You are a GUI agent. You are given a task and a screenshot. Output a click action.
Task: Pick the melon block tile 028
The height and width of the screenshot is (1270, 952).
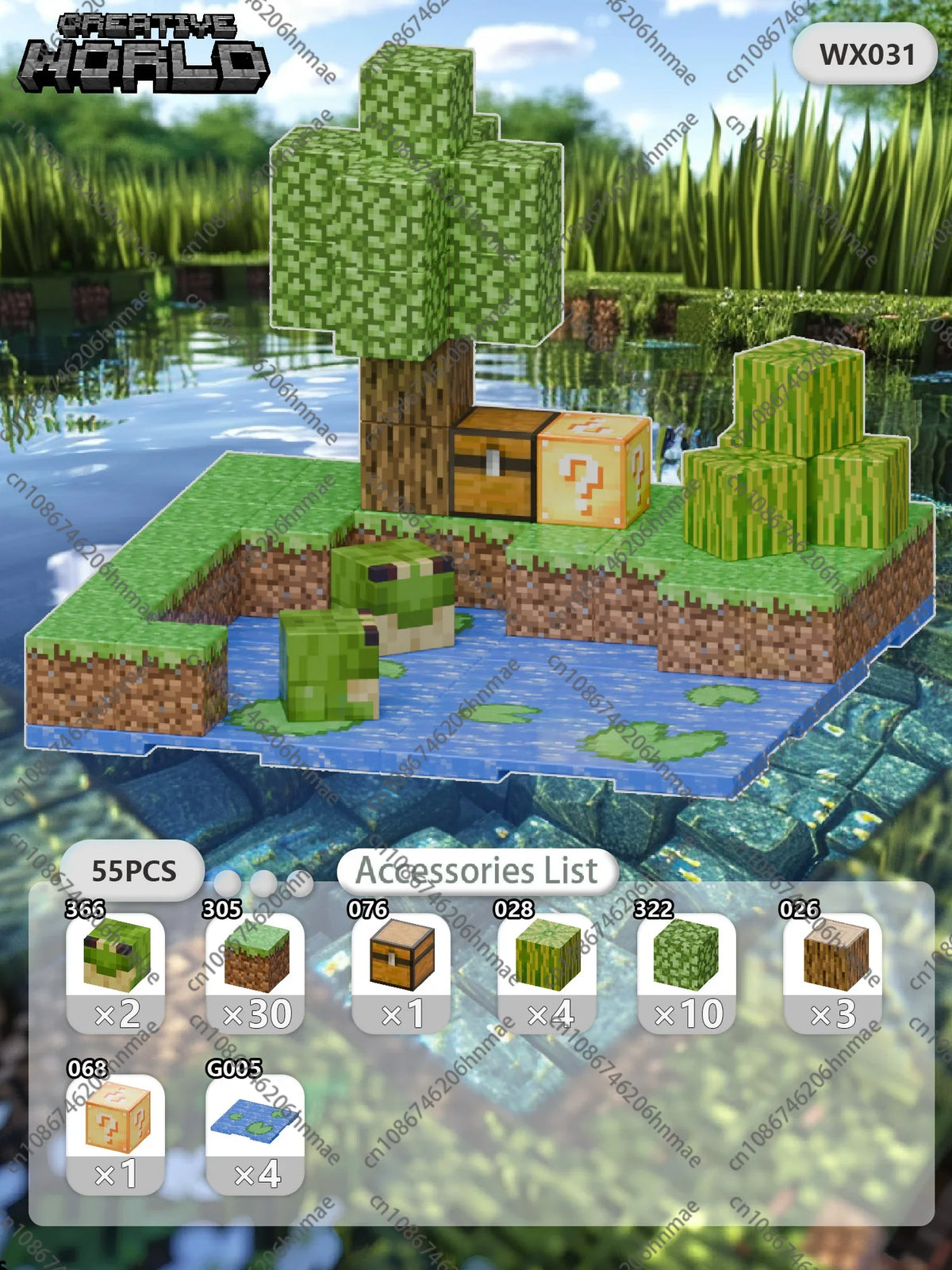click(x=547, y=972)
